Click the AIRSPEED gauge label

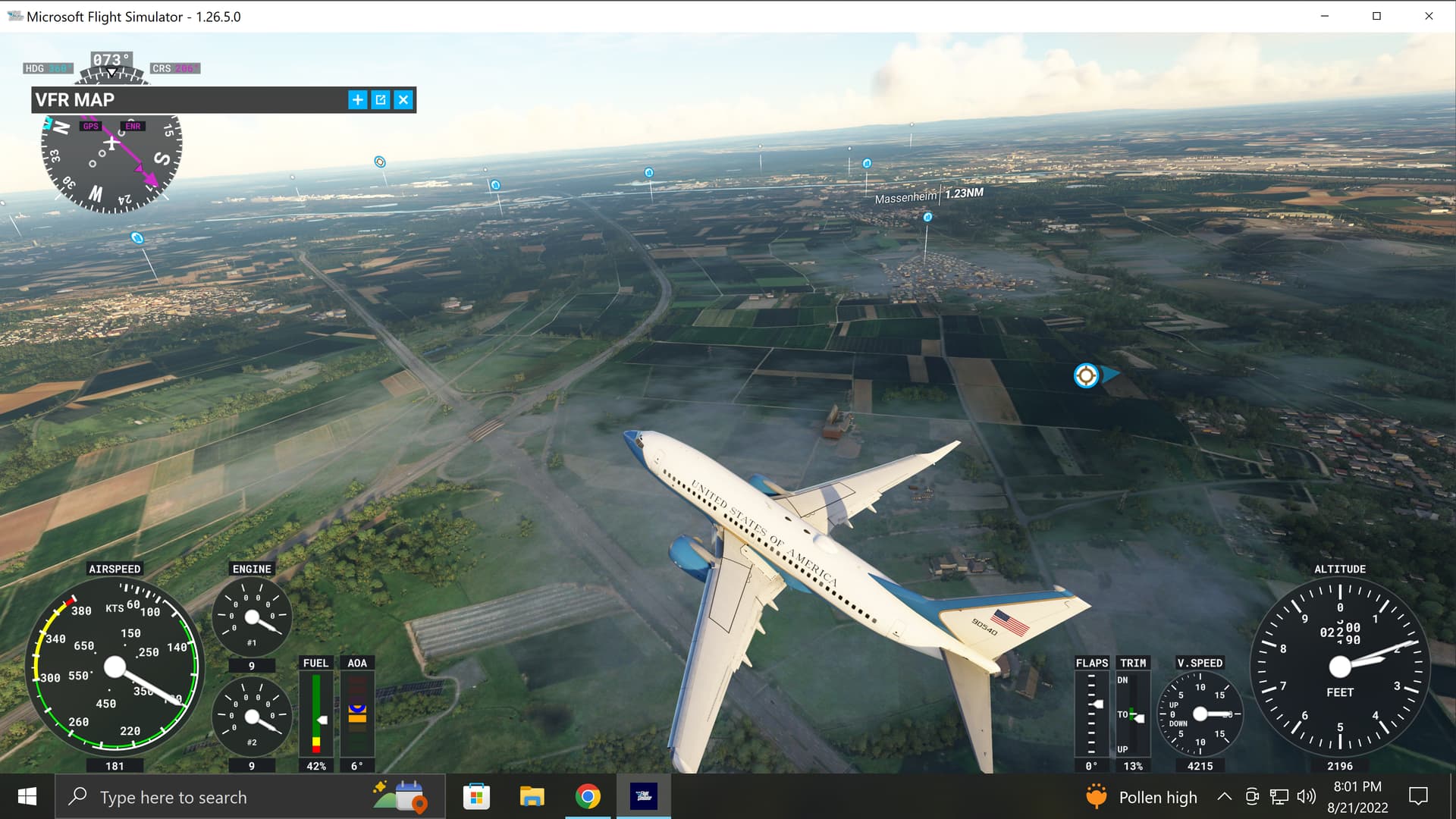coord(115,568)
